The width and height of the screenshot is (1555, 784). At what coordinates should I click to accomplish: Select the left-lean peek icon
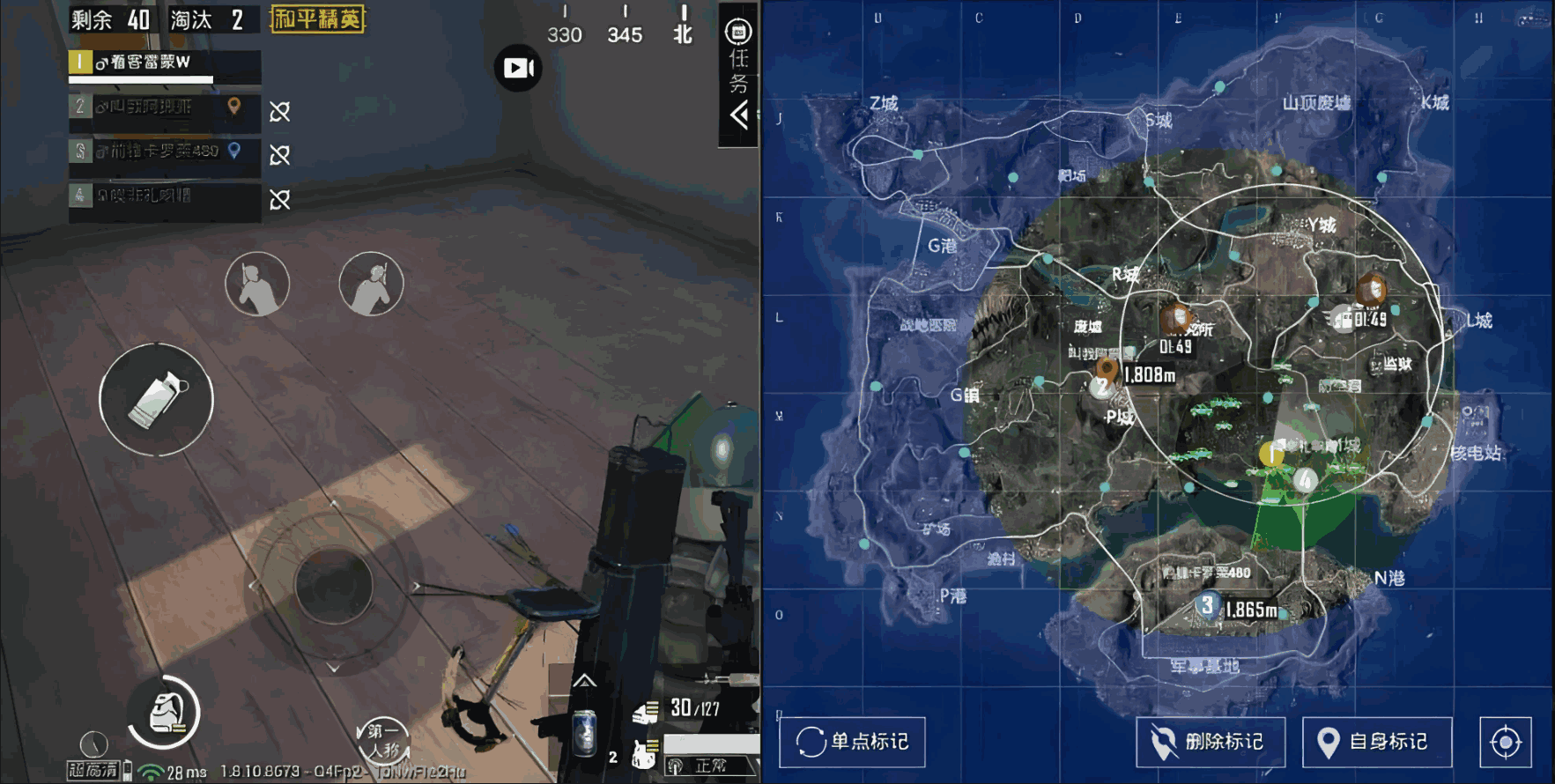pos(259,283)
